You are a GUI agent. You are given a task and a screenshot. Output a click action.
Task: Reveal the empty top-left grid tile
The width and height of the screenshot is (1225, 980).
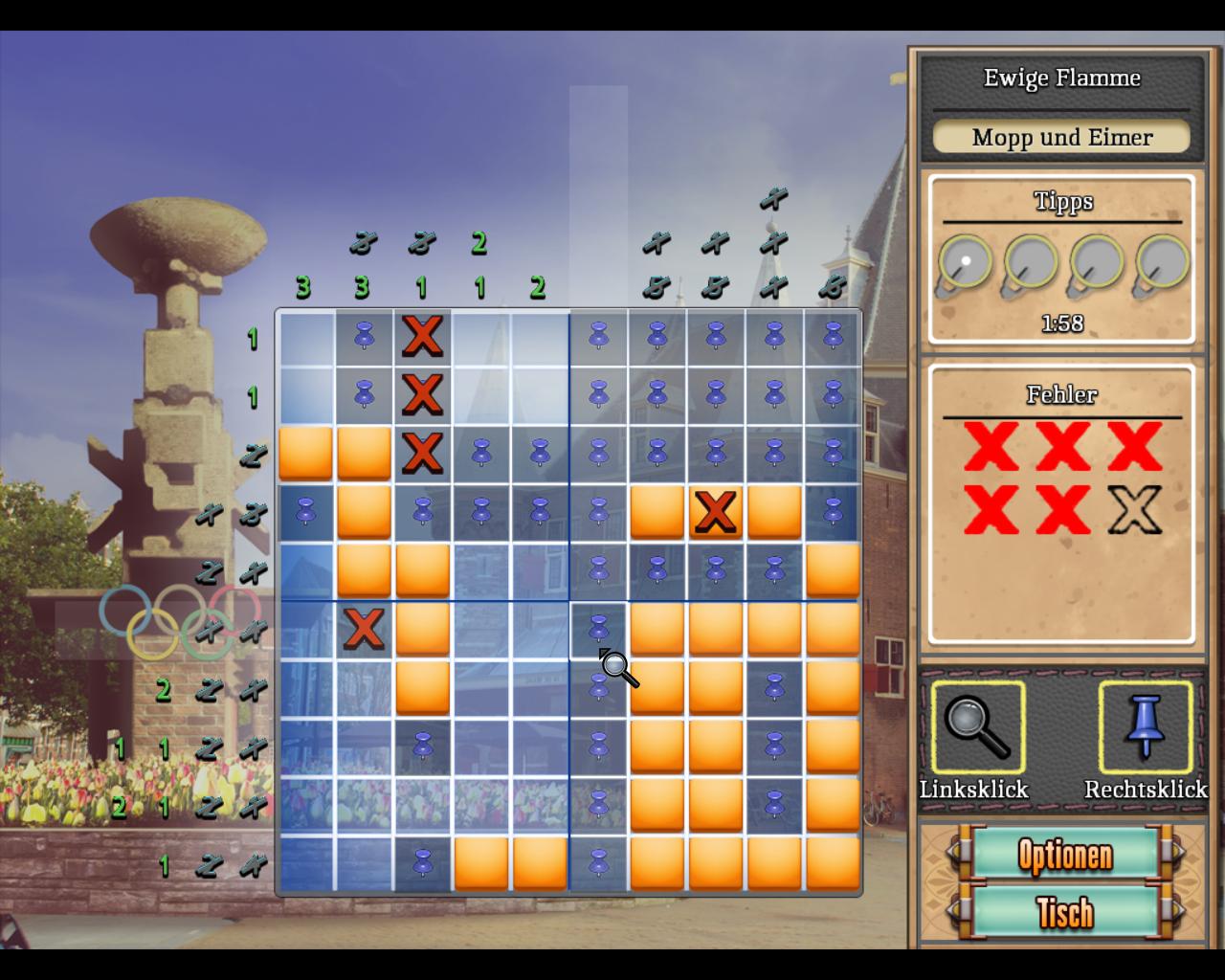pyautogui.click(x=305, y=337)
